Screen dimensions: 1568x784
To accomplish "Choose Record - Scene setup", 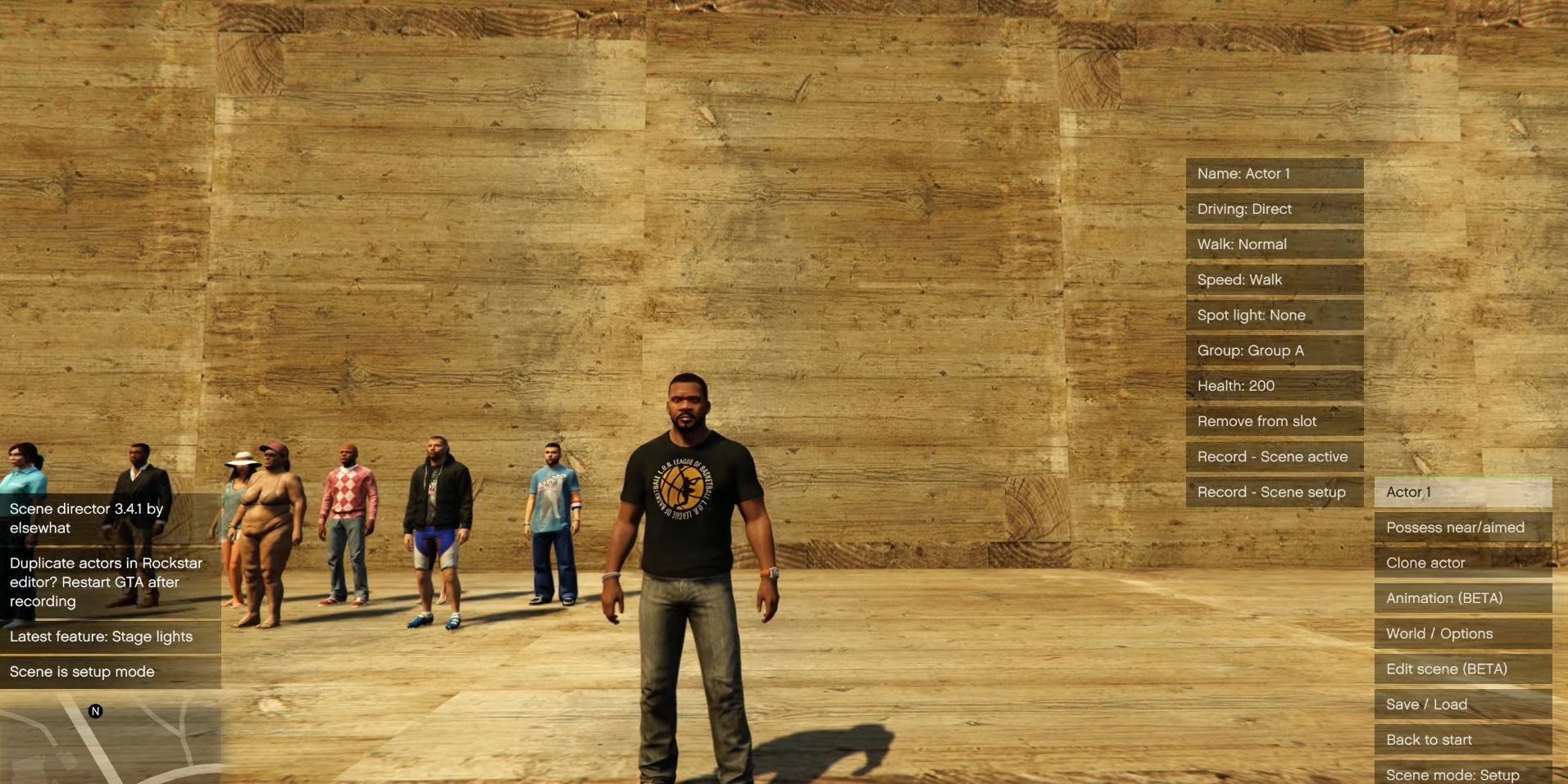I will click(1275, 492).
